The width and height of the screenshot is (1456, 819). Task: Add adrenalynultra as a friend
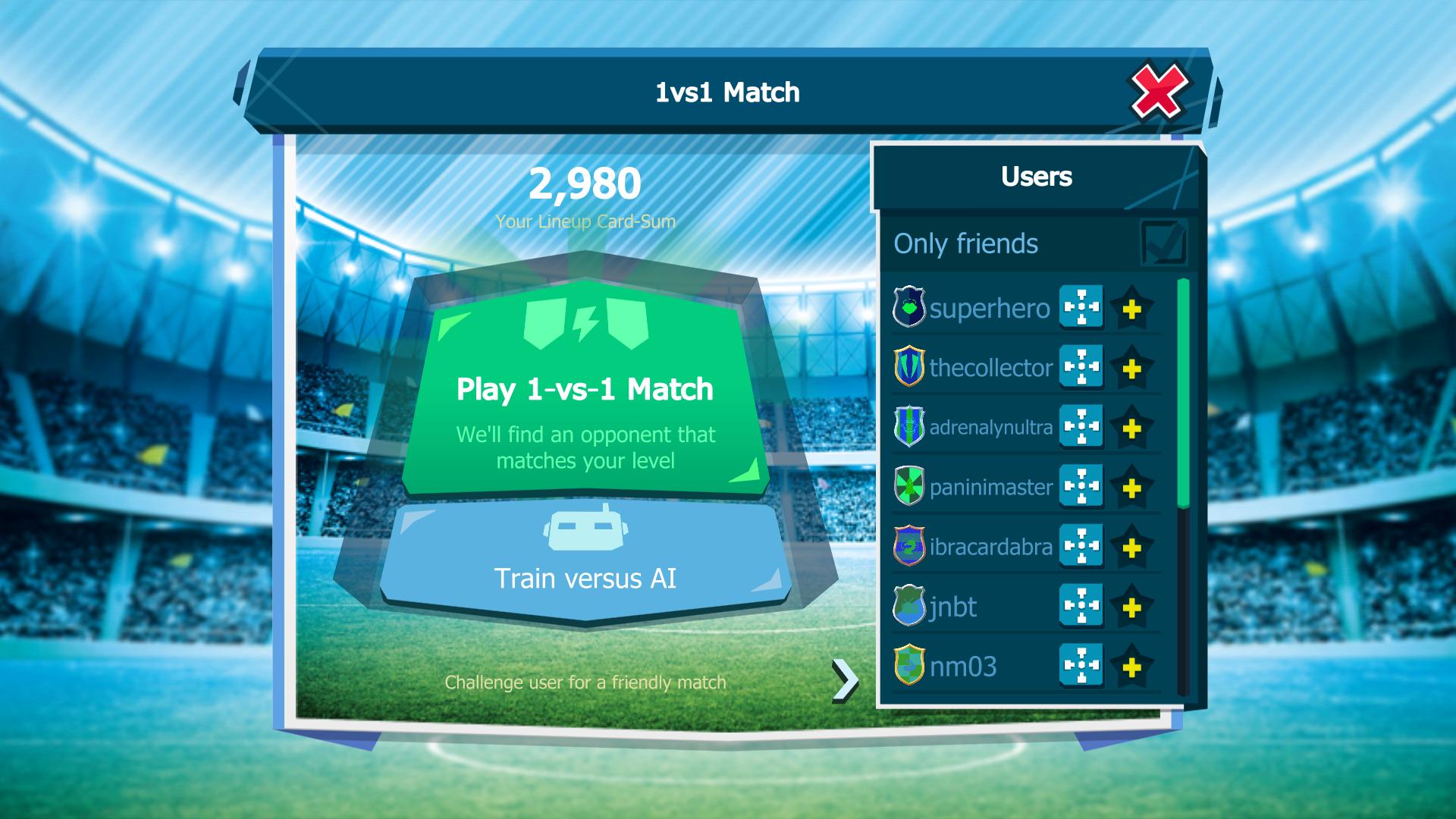pos(1131,428)
